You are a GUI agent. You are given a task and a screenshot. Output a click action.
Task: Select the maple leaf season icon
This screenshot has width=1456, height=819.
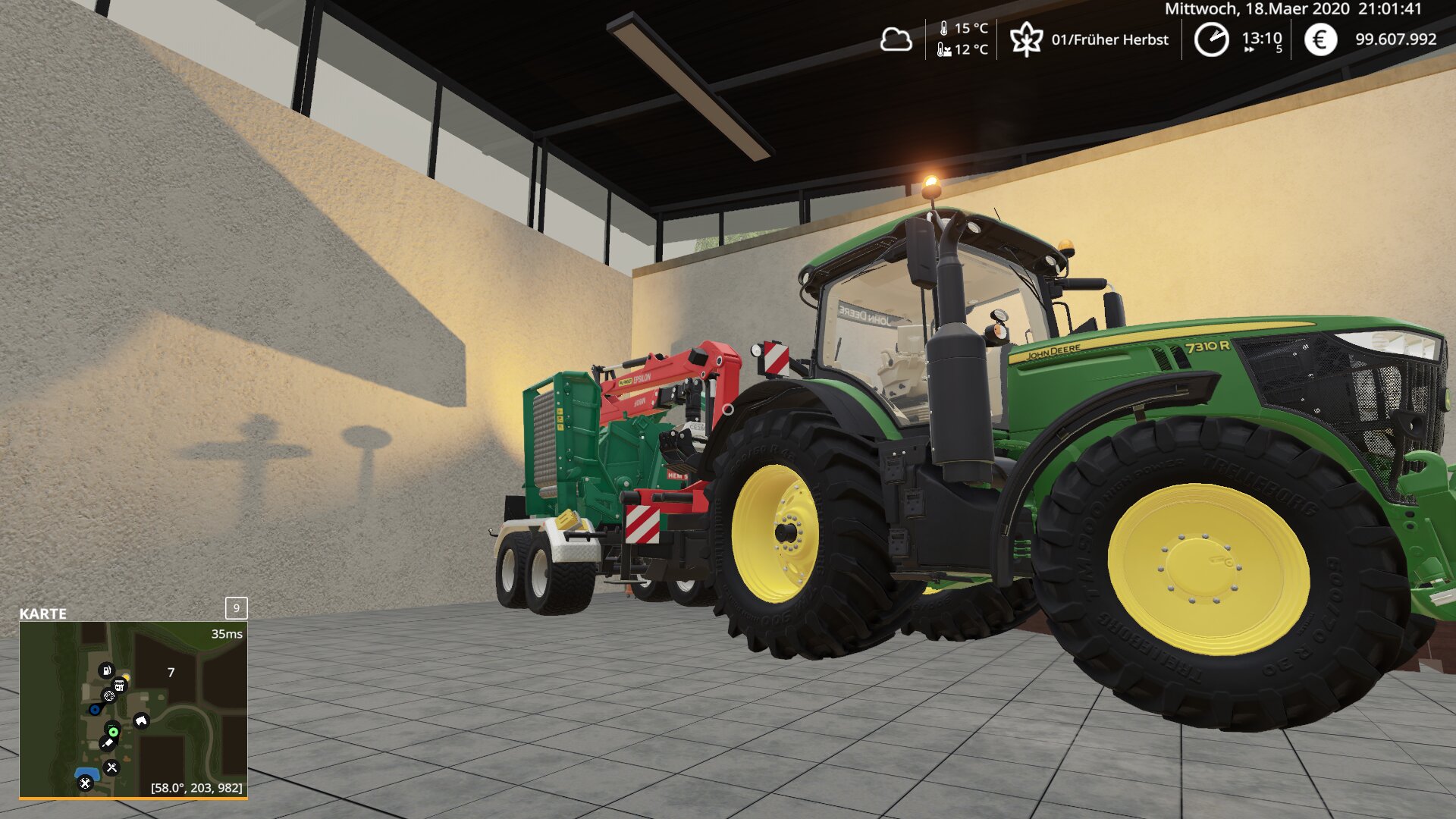pyautogui.click(x=1027, y=39)
